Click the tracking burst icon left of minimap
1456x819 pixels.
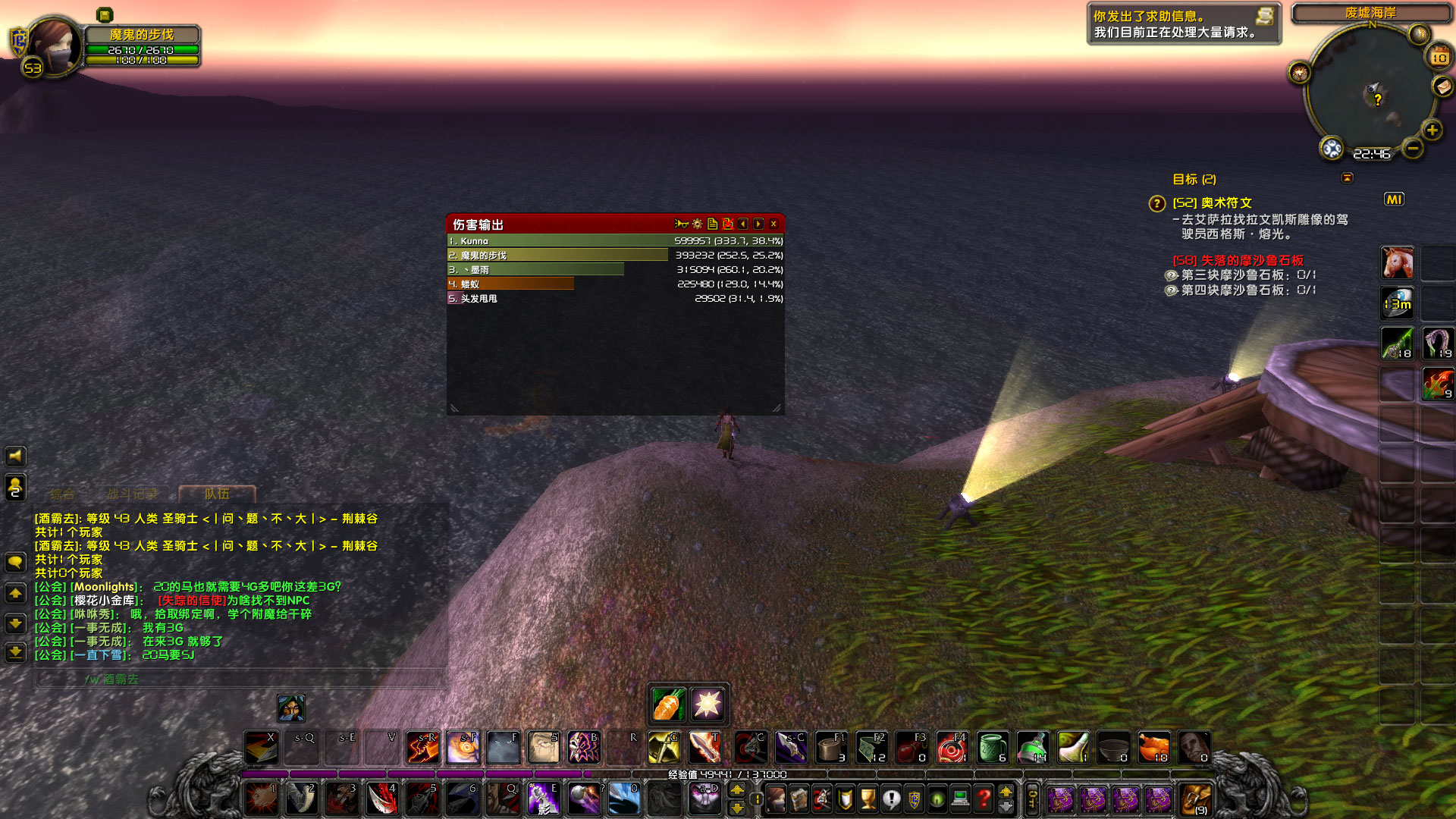[1299, 72]
